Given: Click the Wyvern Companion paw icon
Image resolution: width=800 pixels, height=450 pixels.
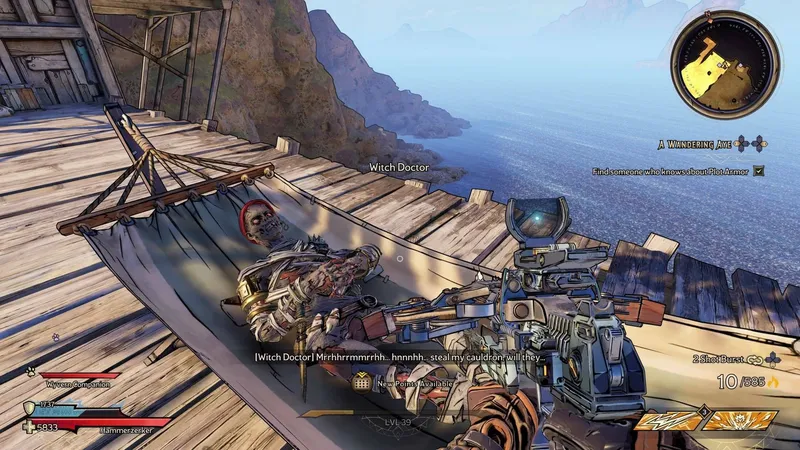Looking at the screenshot, I should click(x=32, y=370).
